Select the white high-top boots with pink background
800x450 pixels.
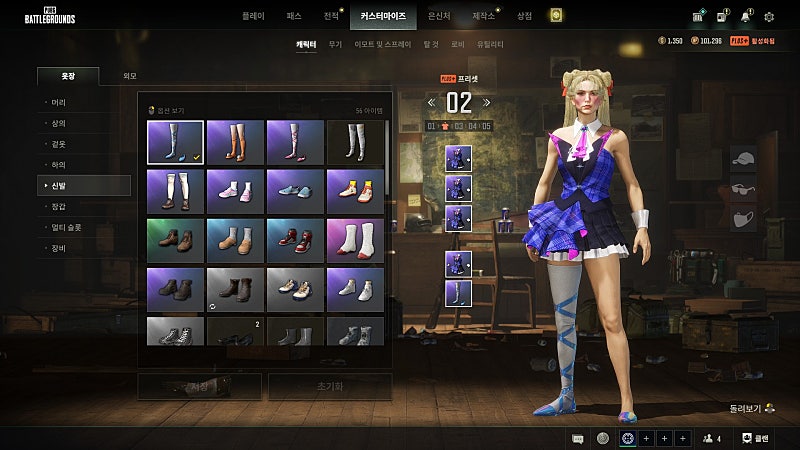tap(355, 239)
